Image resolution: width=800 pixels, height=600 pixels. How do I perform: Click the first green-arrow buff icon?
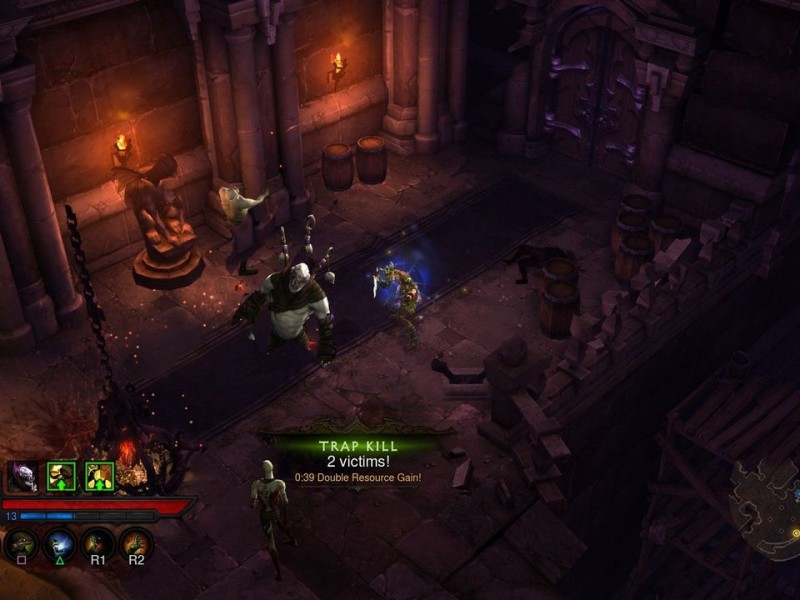click(62, 476)
